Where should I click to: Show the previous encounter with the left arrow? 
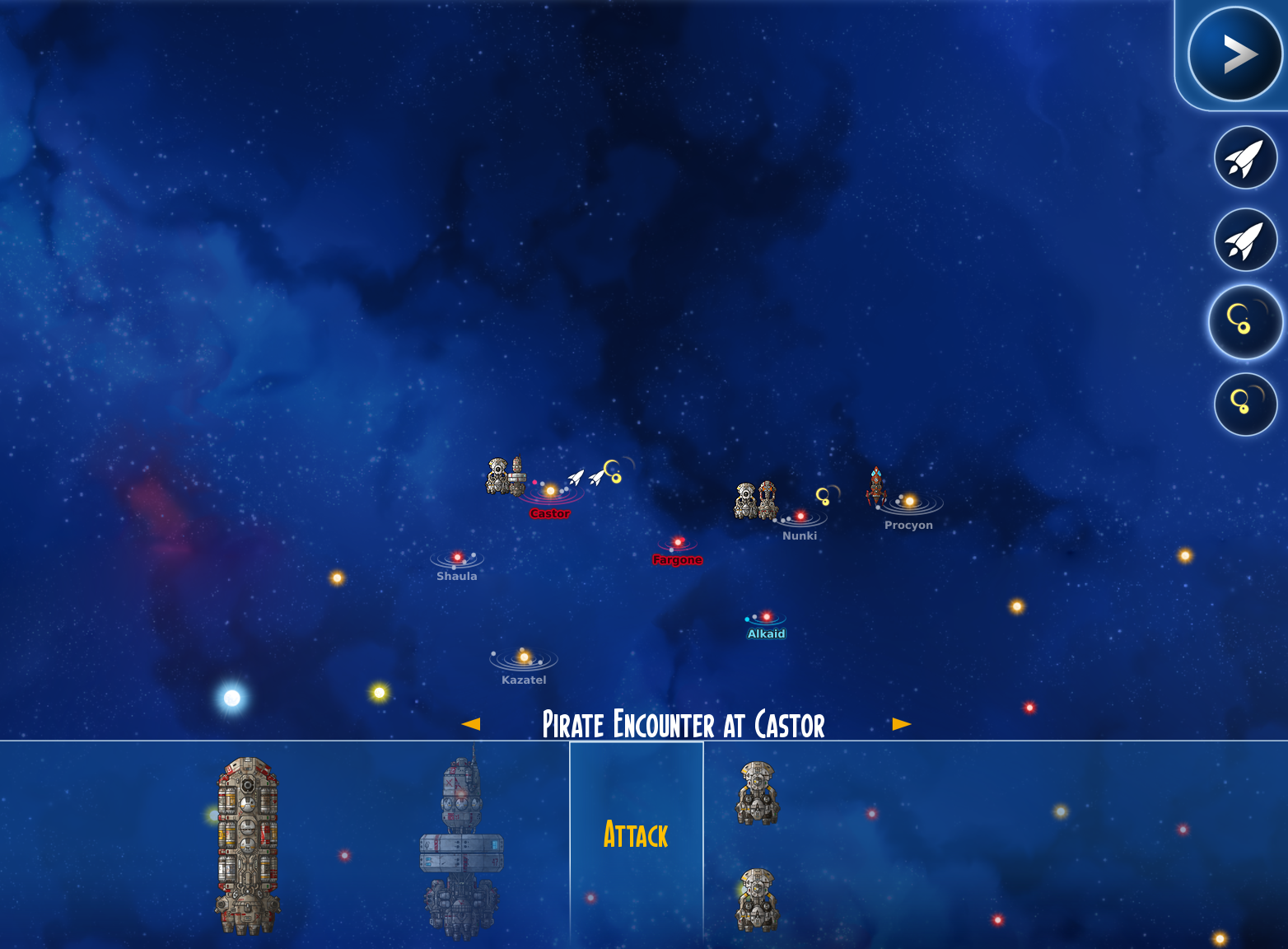471,724
